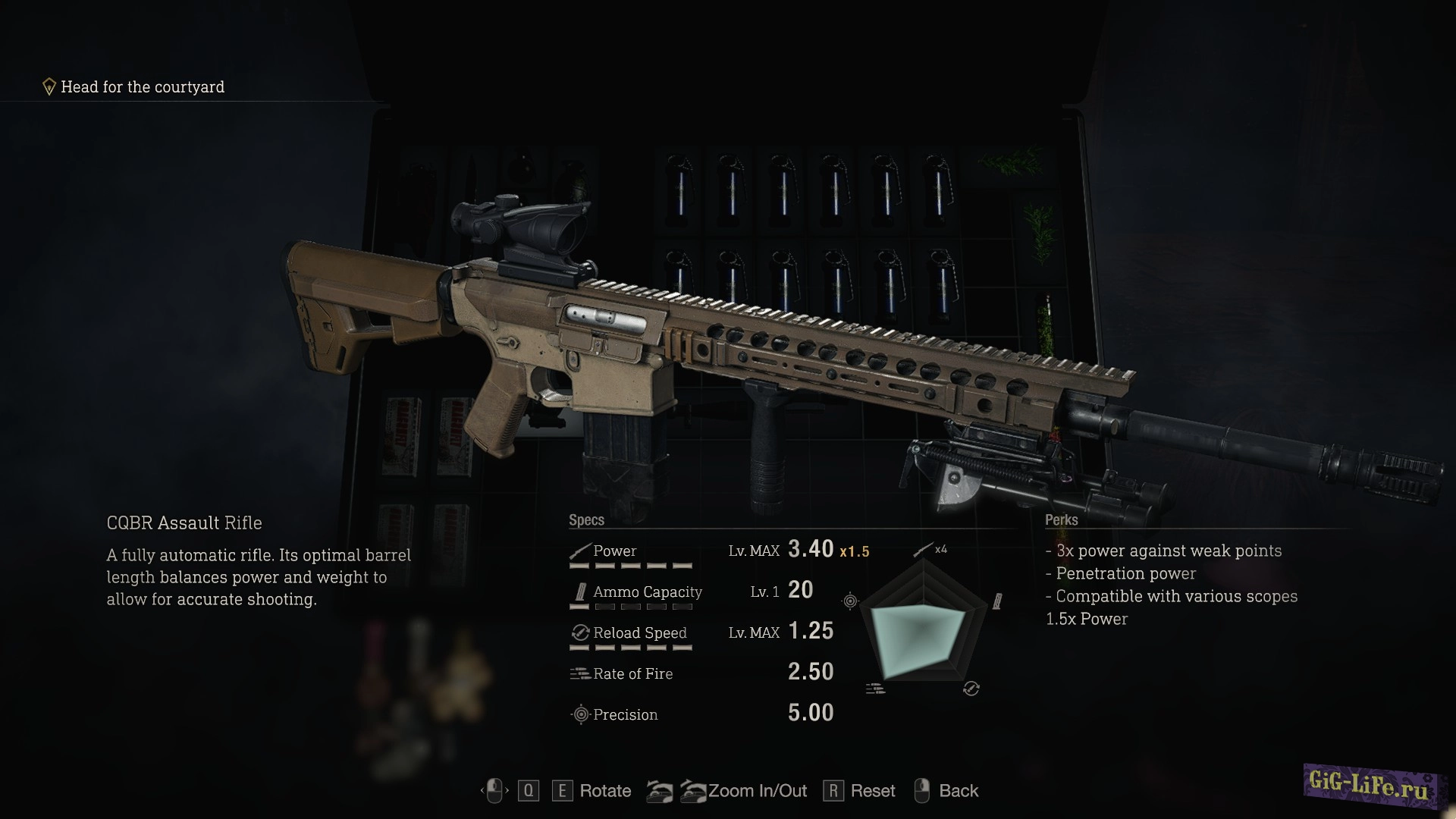Select the Rotate control label
The image size is (1456, 819).
point(605,791)
